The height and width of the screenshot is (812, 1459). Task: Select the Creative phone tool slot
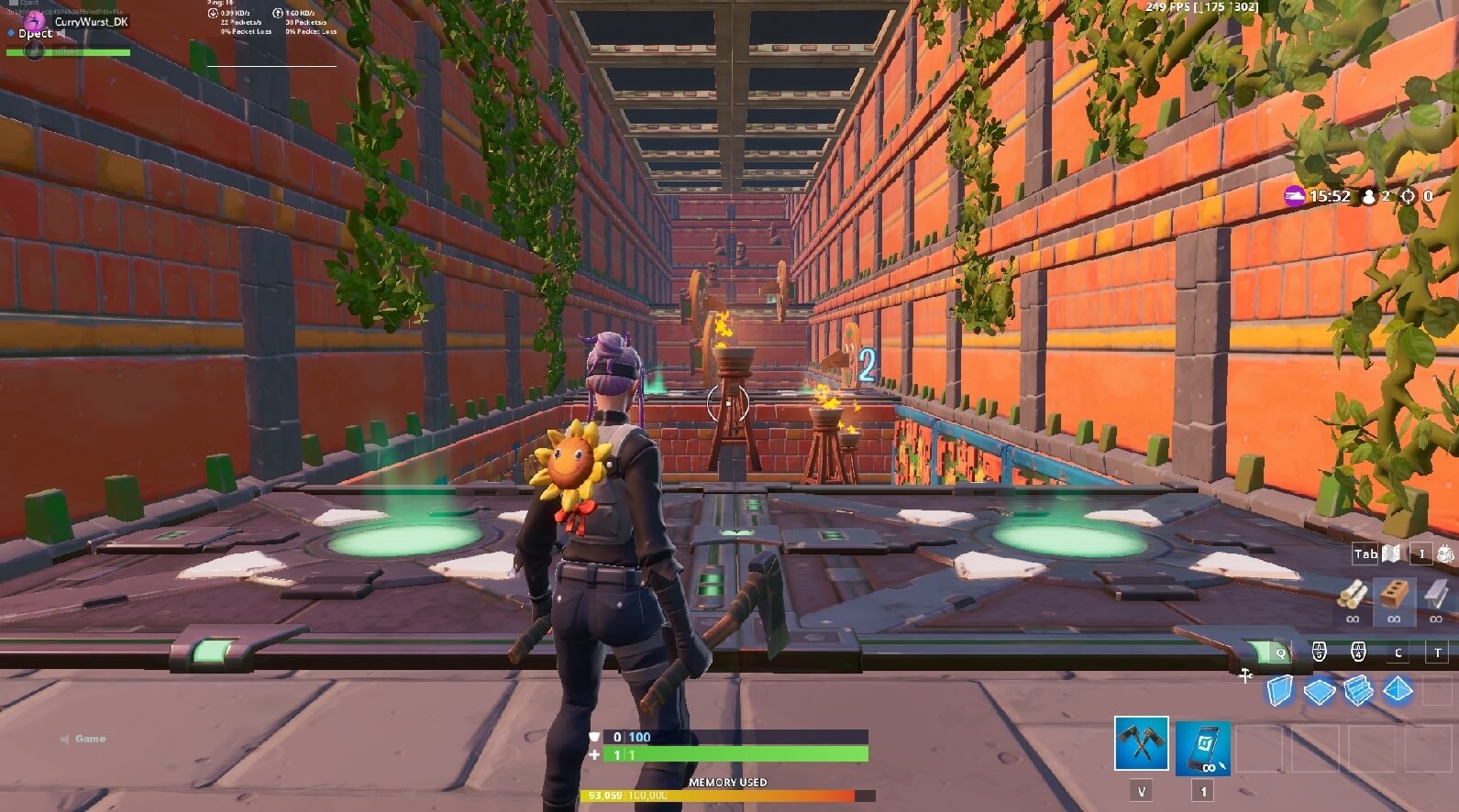[1203, 746]
